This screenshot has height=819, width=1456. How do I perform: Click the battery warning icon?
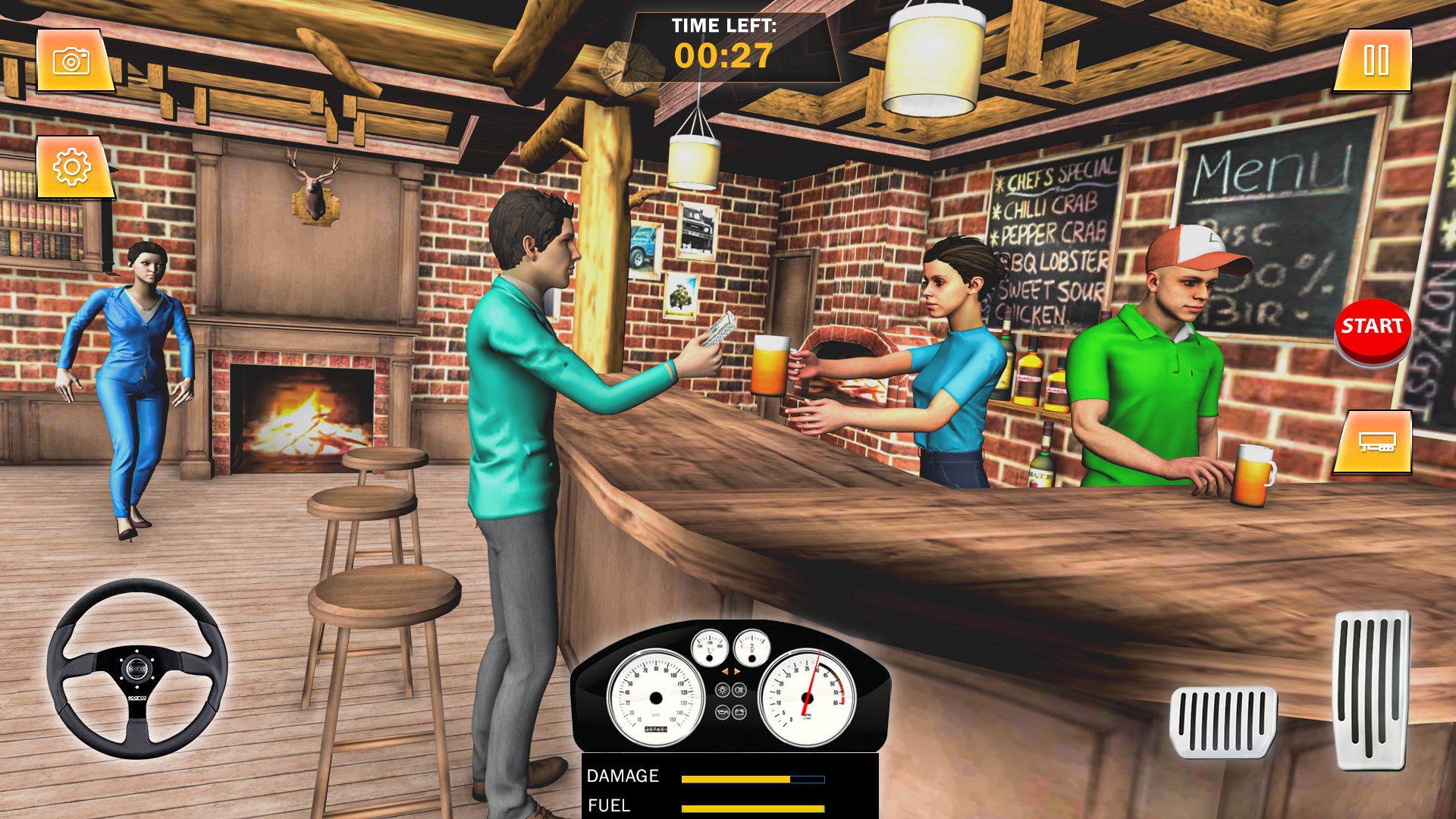click(x=739, y=712)
